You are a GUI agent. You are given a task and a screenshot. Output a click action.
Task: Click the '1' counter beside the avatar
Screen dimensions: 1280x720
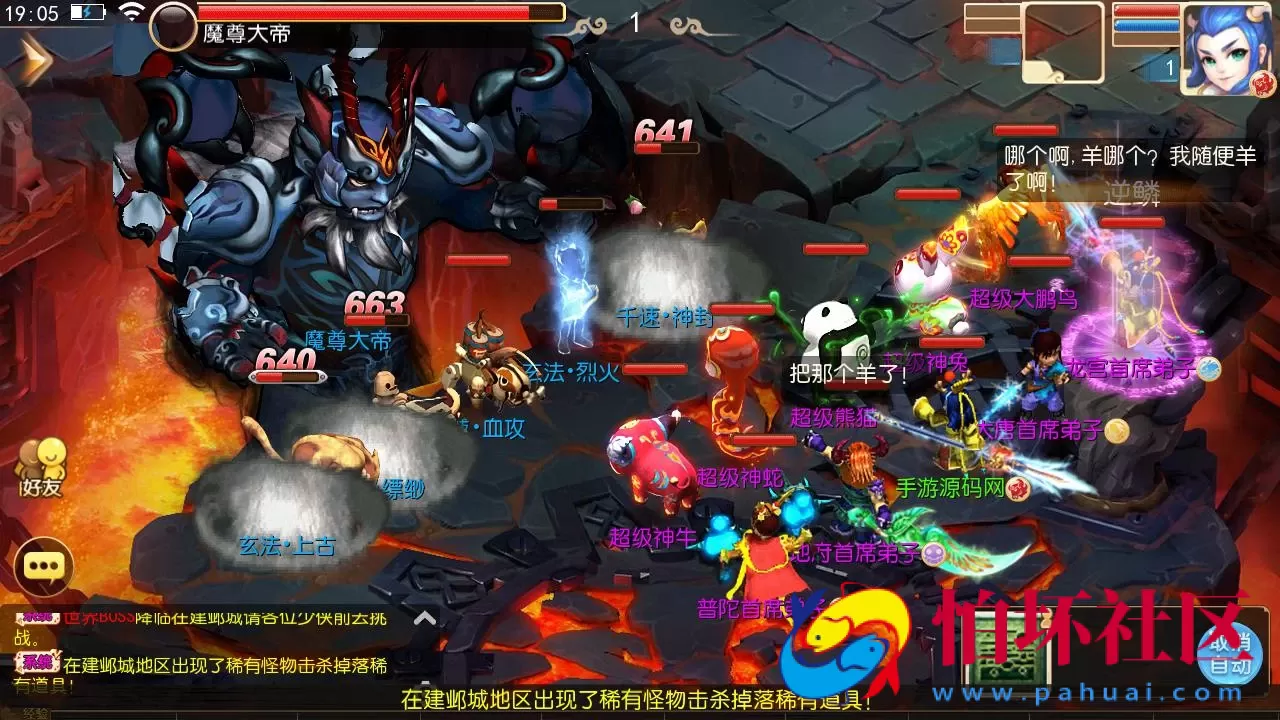1169,68
